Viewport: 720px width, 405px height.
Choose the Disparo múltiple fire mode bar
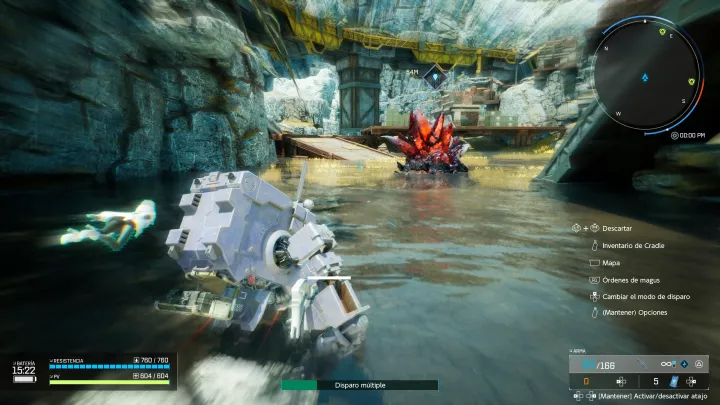click(359, 384)
